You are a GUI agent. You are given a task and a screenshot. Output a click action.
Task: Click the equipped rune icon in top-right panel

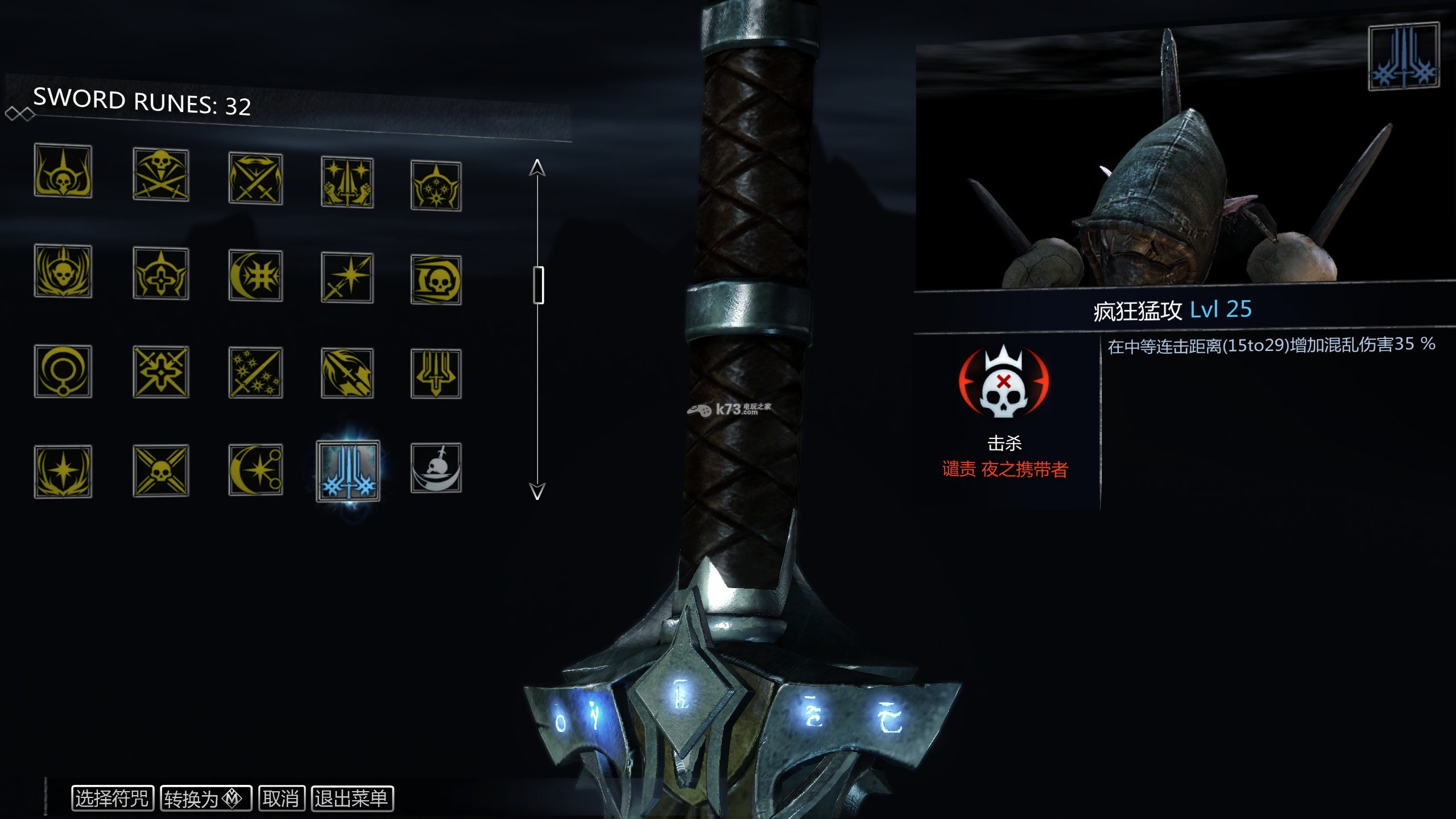click(1403, 57)
